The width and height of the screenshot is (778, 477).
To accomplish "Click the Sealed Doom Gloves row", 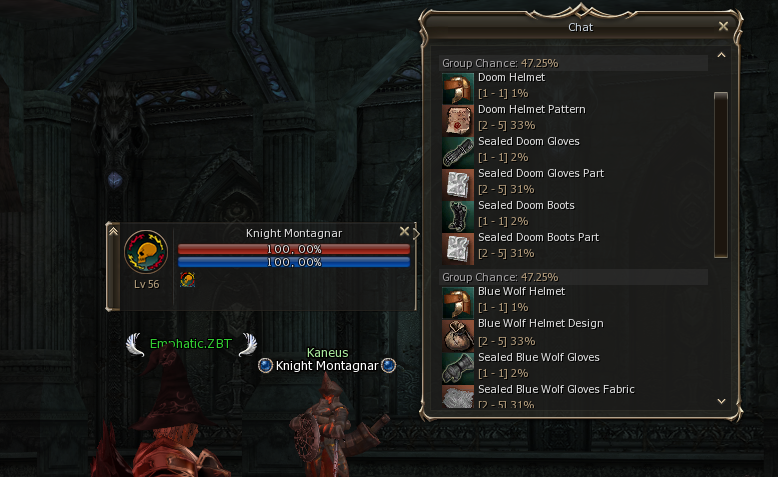I will coord(528,142).
